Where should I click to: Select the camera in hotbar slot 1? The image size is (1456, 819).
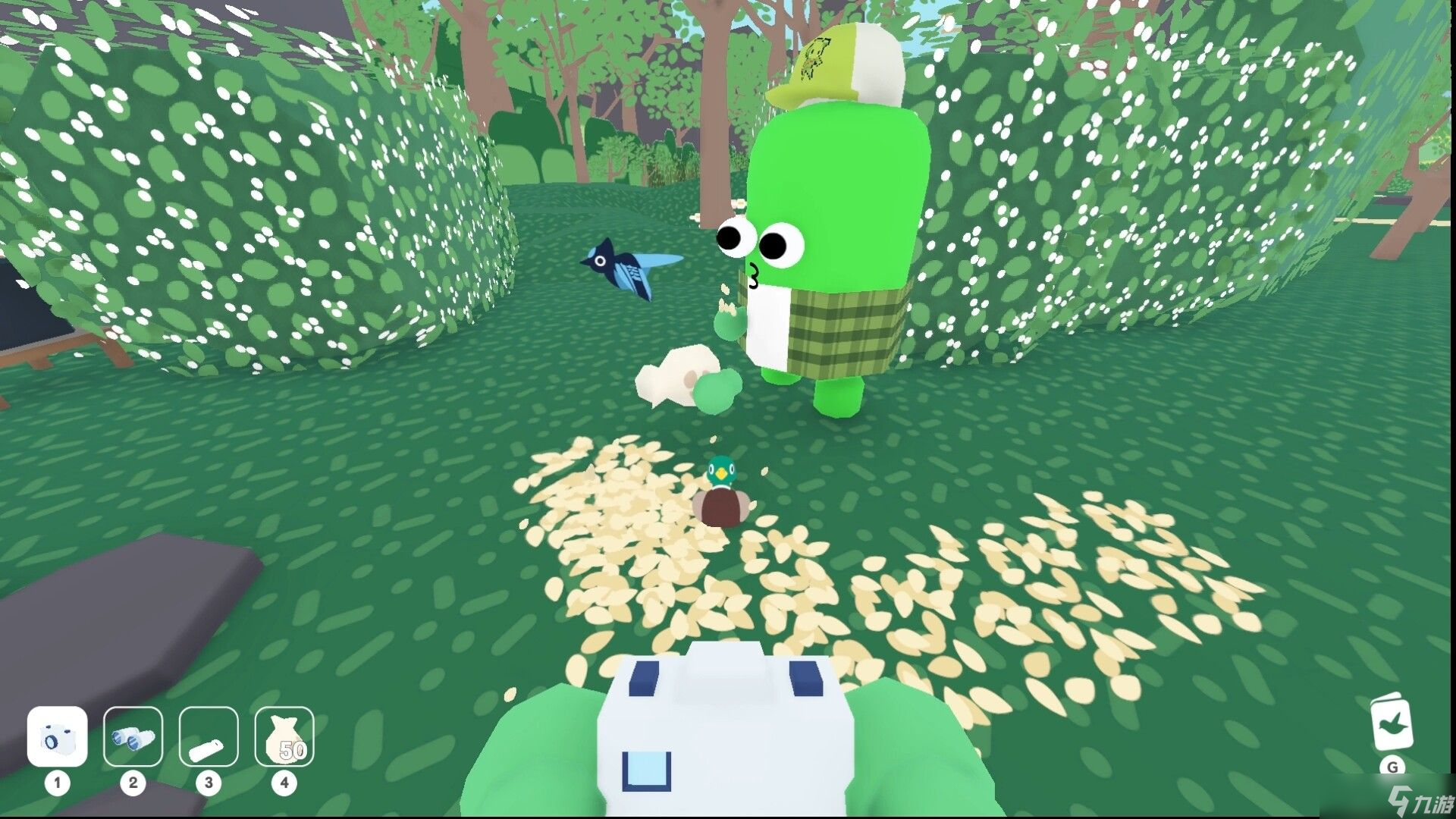(57, 737)
